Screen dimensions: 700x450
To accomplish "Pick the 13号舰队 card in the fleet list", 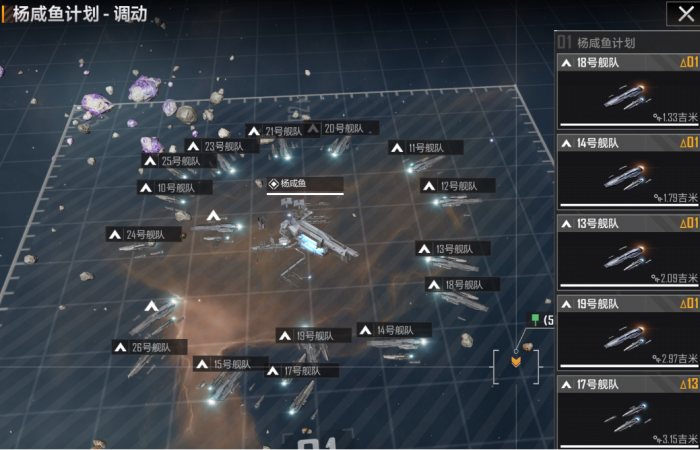I will tap(629, 252).
